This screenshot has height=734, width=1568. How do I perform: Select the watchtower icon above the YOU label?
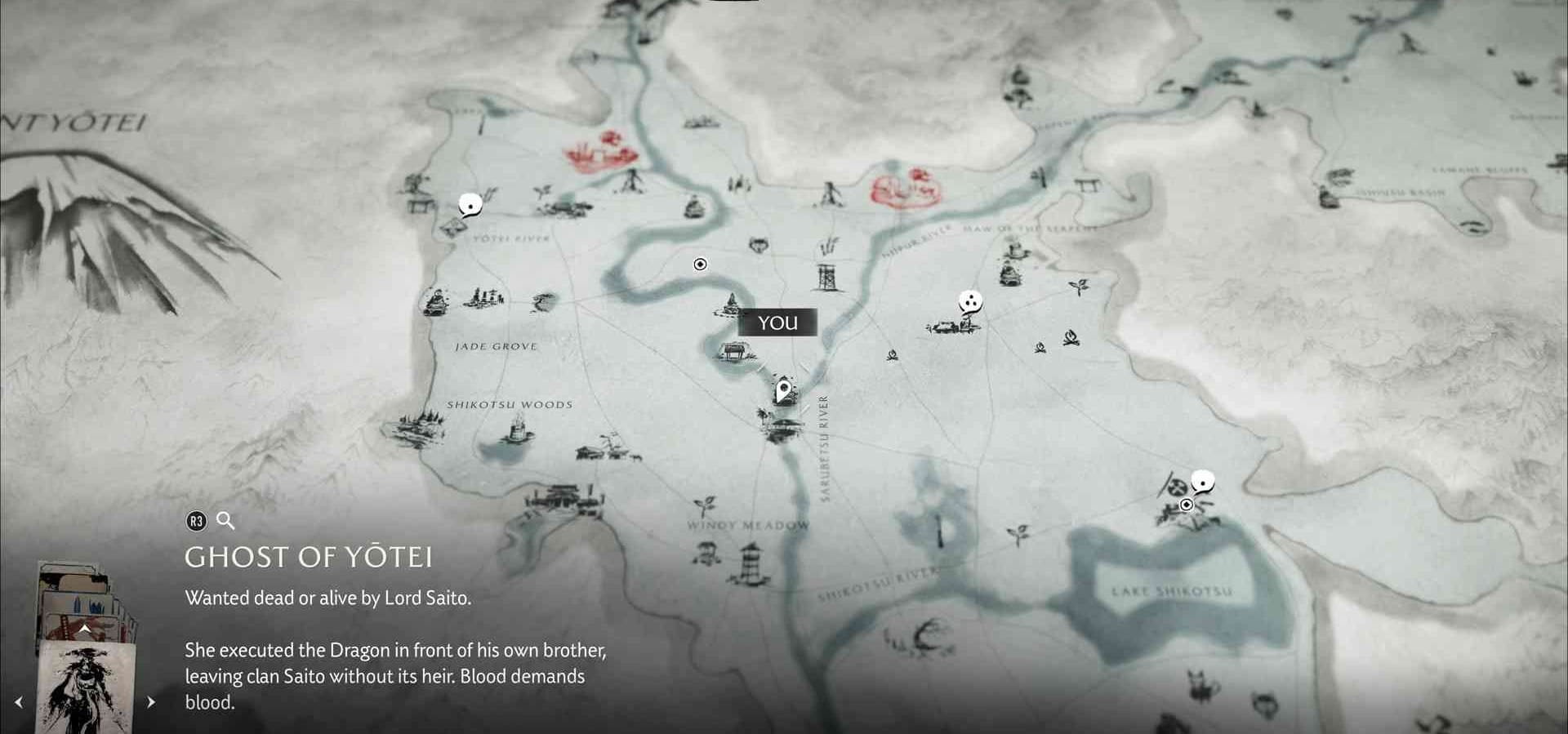[x=827, y=278]
